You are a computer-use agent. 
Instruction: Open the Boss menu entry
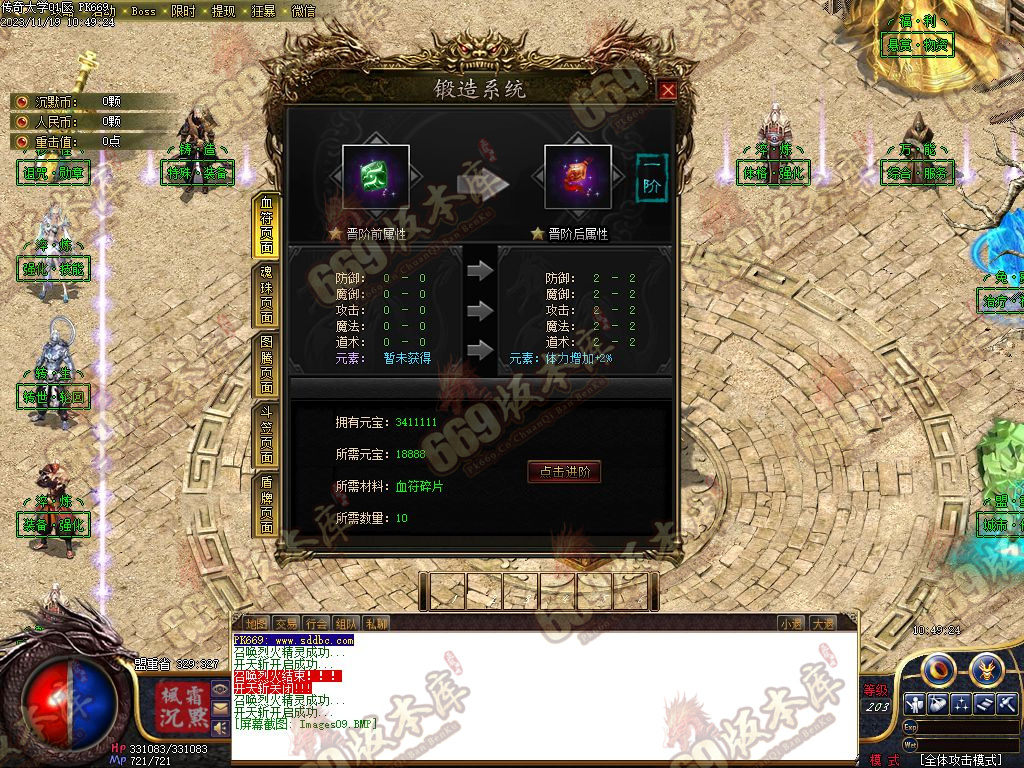tap(144, 12)
